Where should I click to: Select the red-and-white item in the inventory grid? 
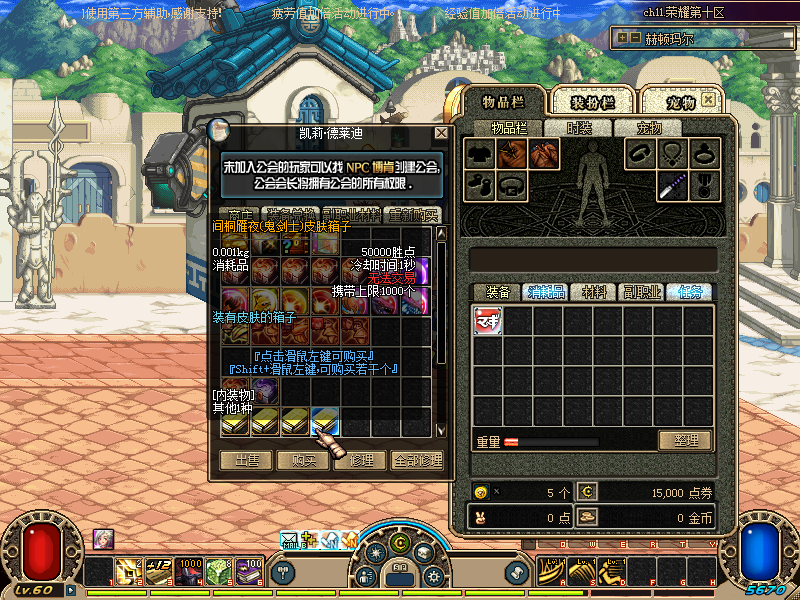[x=488, y=320]
